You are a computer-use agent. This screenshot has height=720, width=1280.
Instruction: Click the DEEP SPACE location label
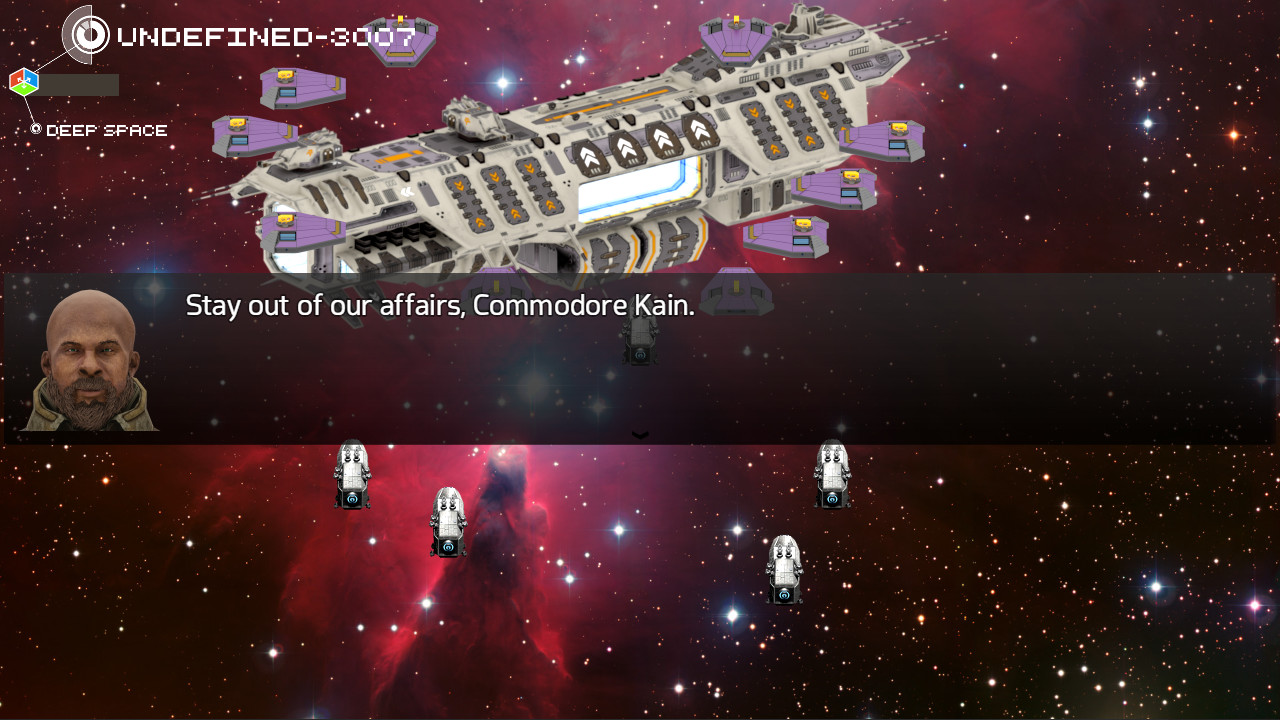tap(106, 130)
